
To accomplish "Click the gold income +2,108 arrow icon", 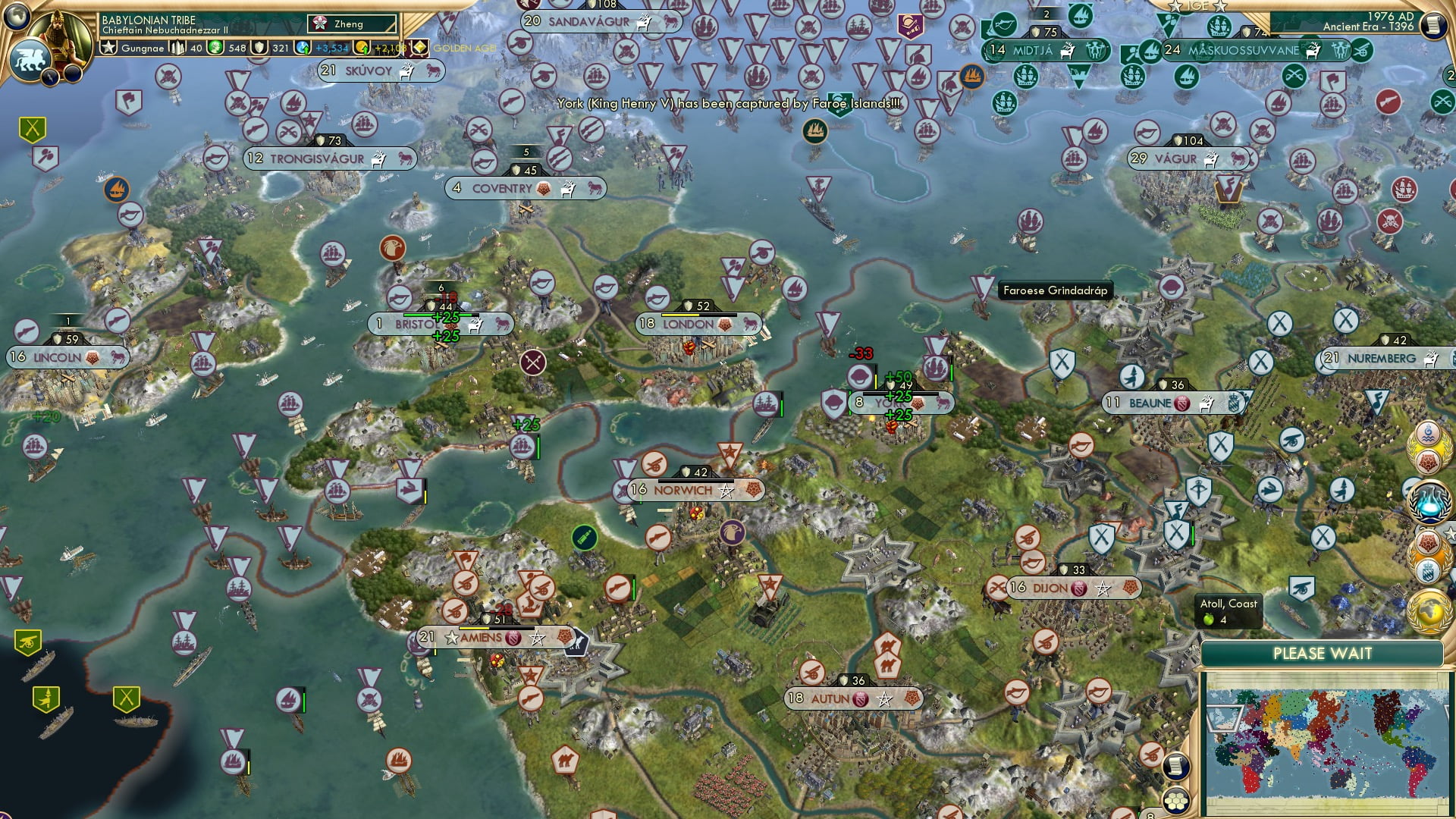I will click(x=363, y=49).
